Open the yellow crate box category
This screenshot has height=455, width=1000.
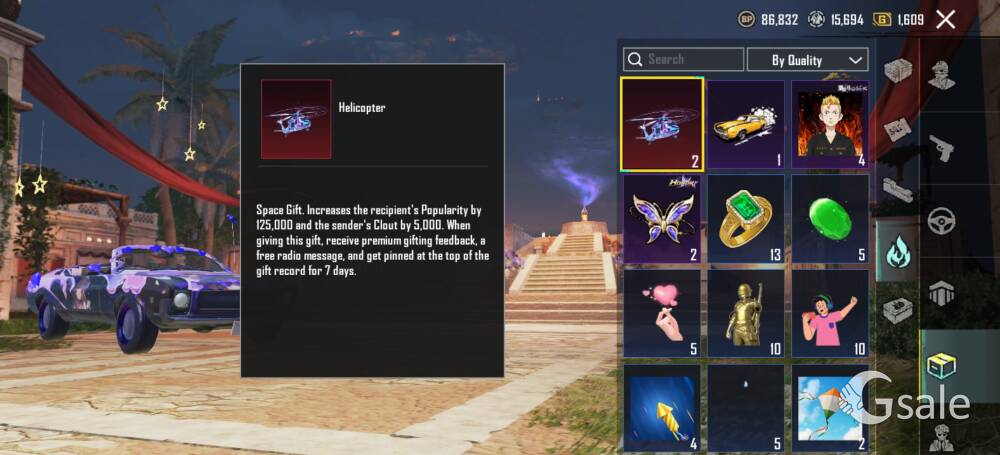coord(941,366)
